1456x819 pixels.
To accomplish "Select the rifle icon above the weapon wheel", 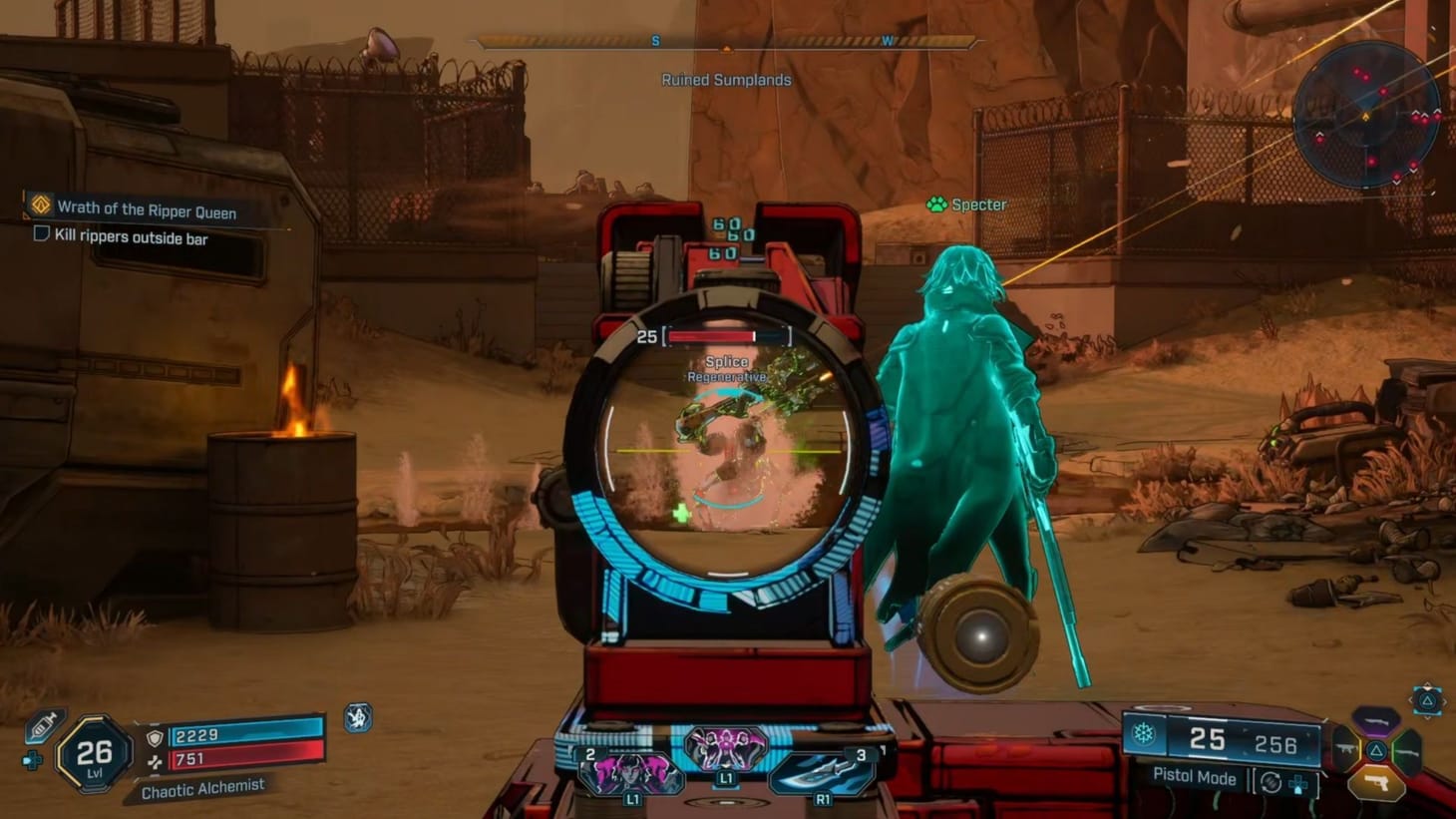I will (x=1374, y=721).
